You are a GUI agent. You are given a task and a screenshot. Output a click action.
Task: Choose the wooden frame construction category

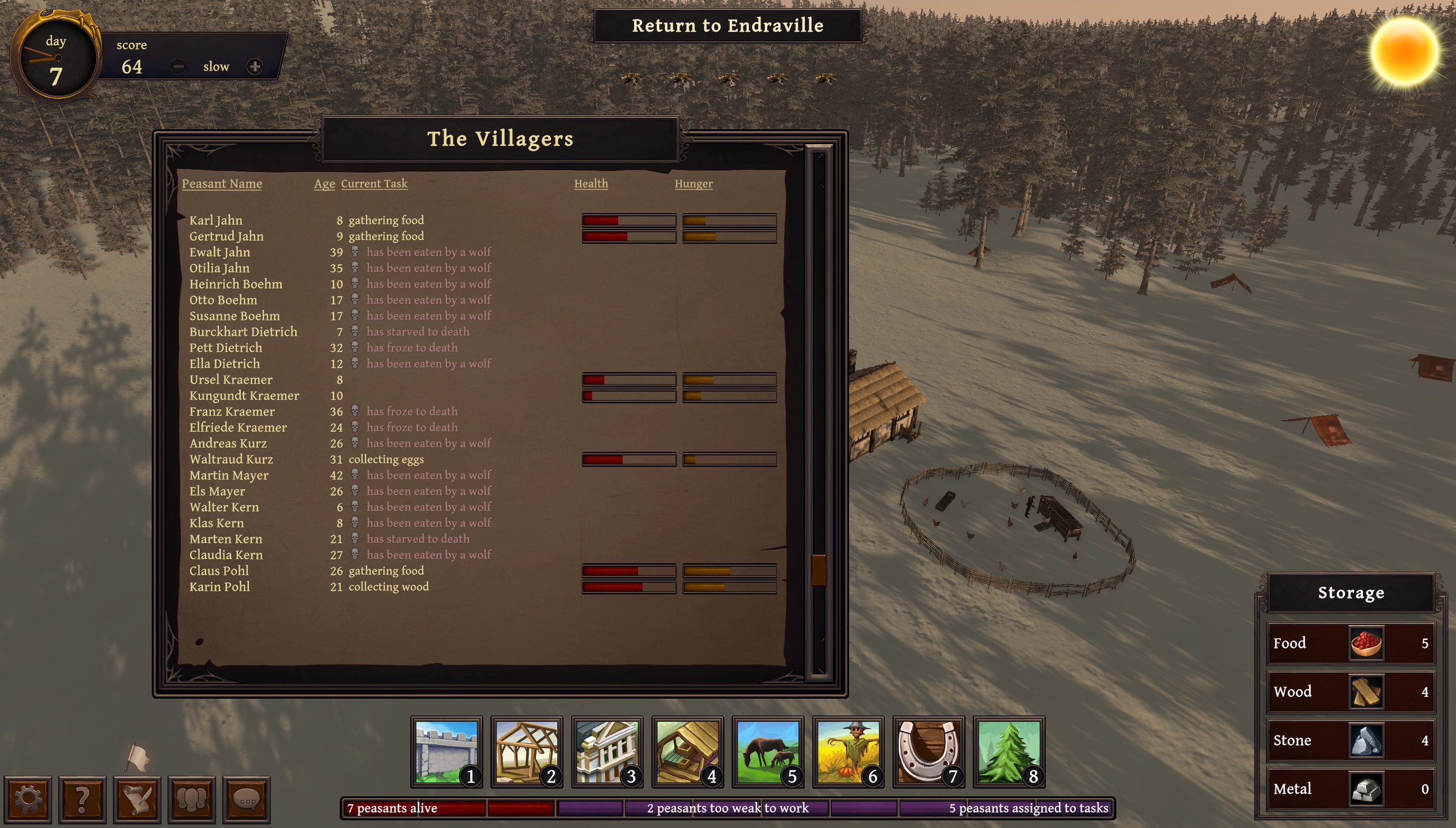tap(526, 751)
